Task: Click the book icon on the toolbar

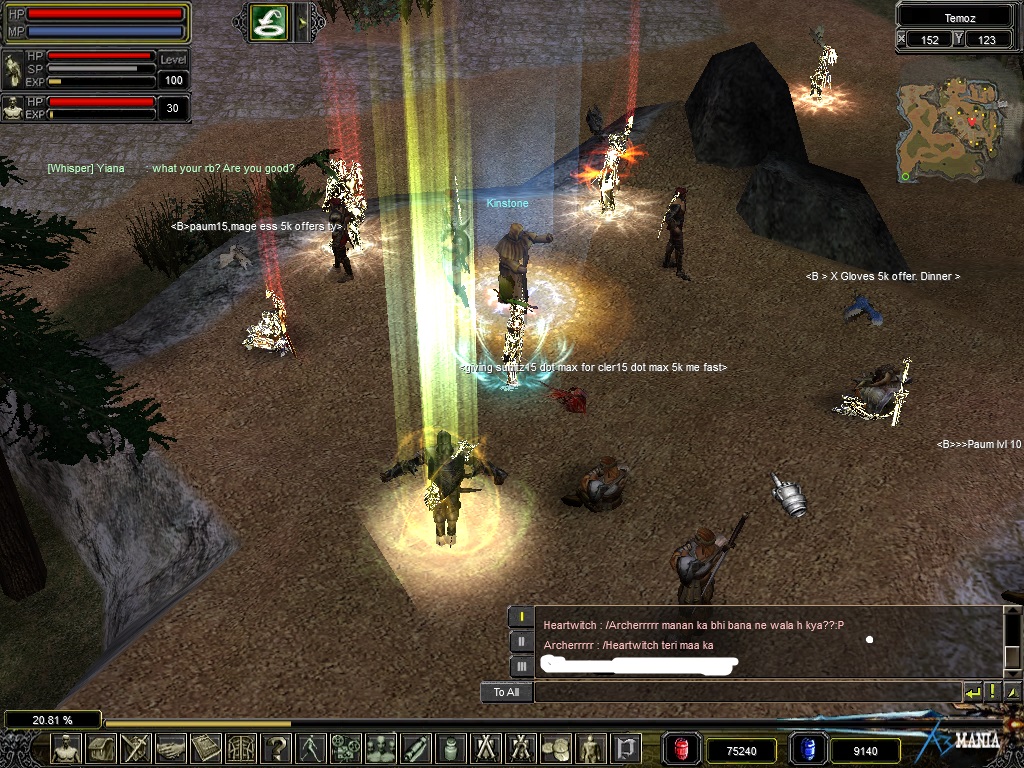Action: [x=205, y=748]
